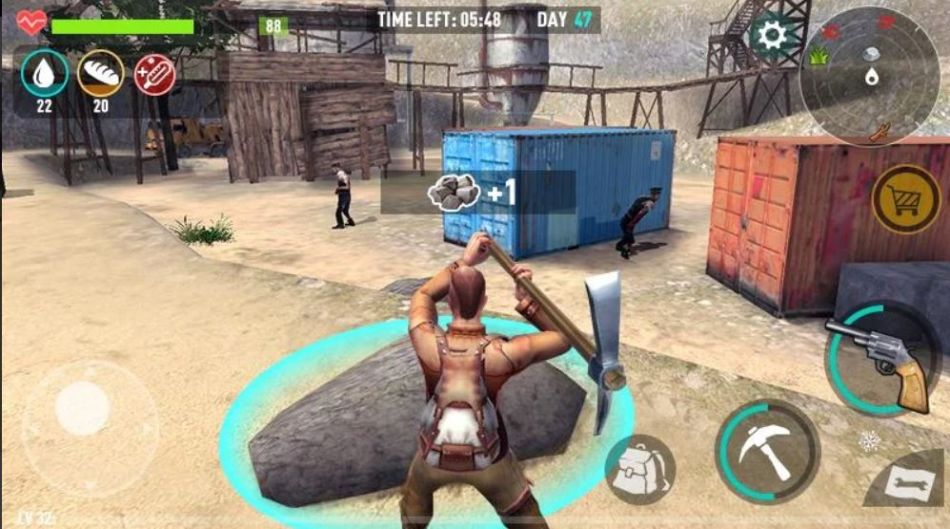Open the settings gear menu

[771, 36]
